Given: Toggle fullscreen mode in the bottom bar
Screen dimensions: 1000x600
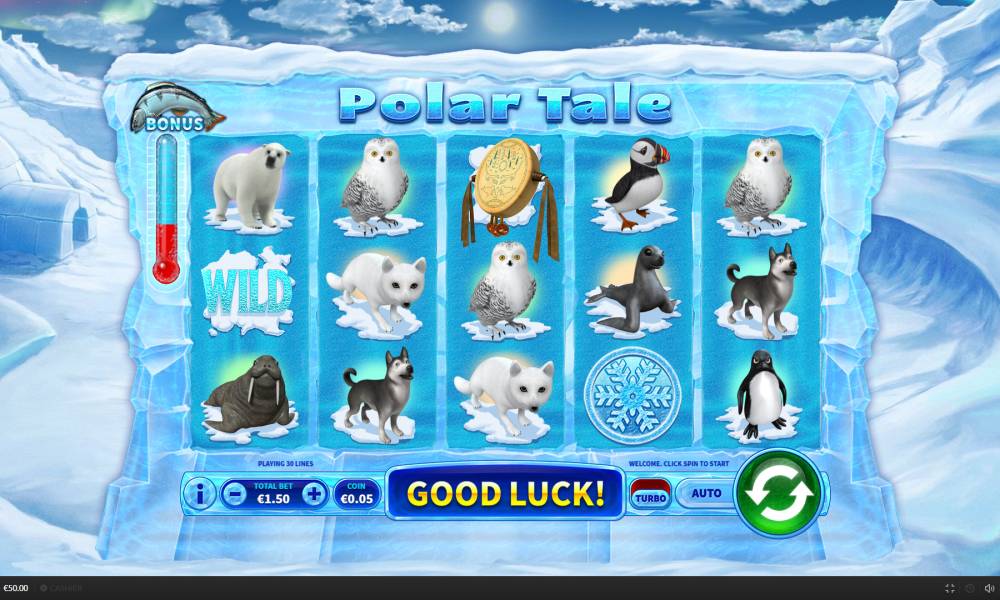Looking at the screenshot, I should [x=949, y=588].
